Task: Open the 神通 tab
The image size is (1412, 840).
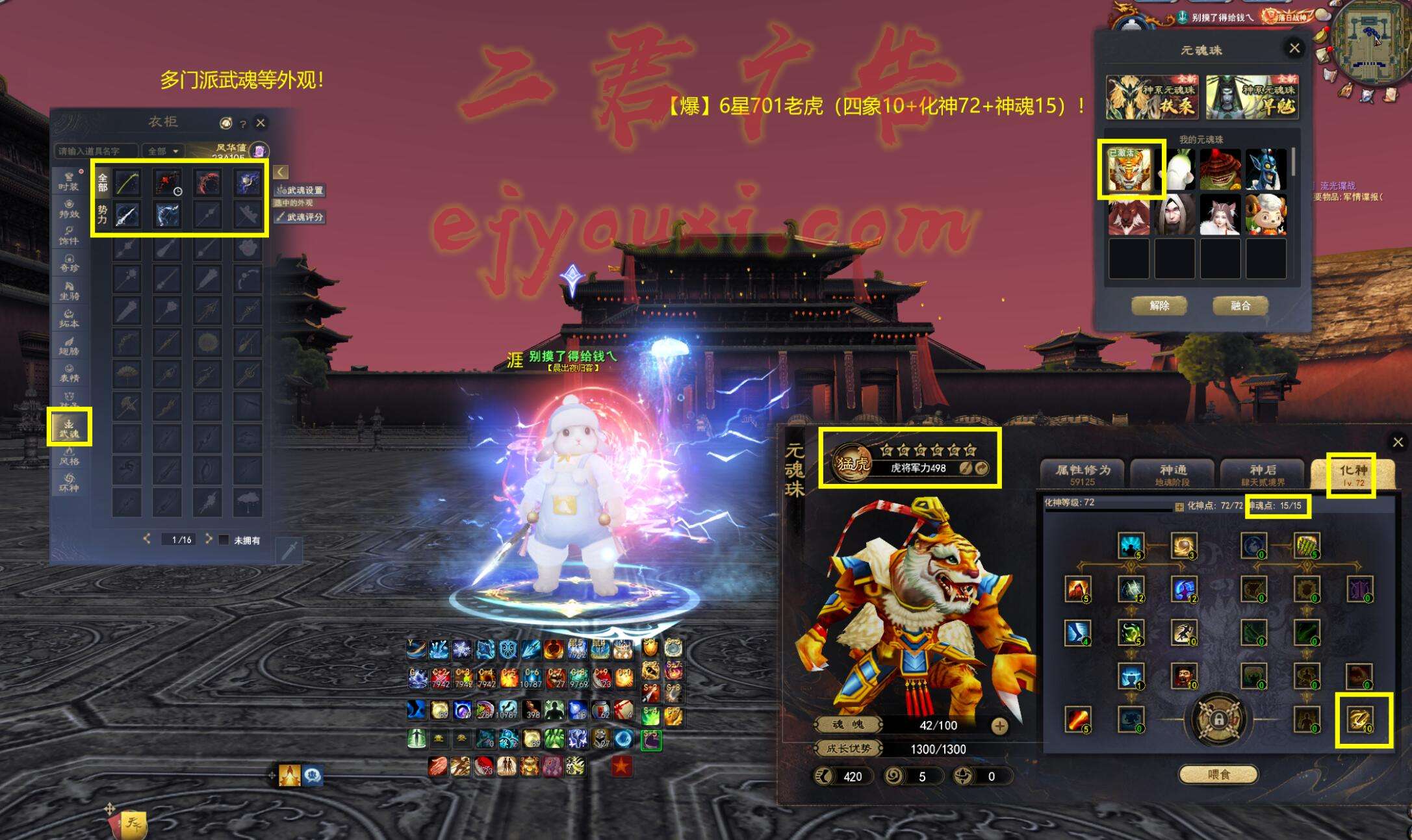Action: pyautogui.click(x=1172, y=473)
